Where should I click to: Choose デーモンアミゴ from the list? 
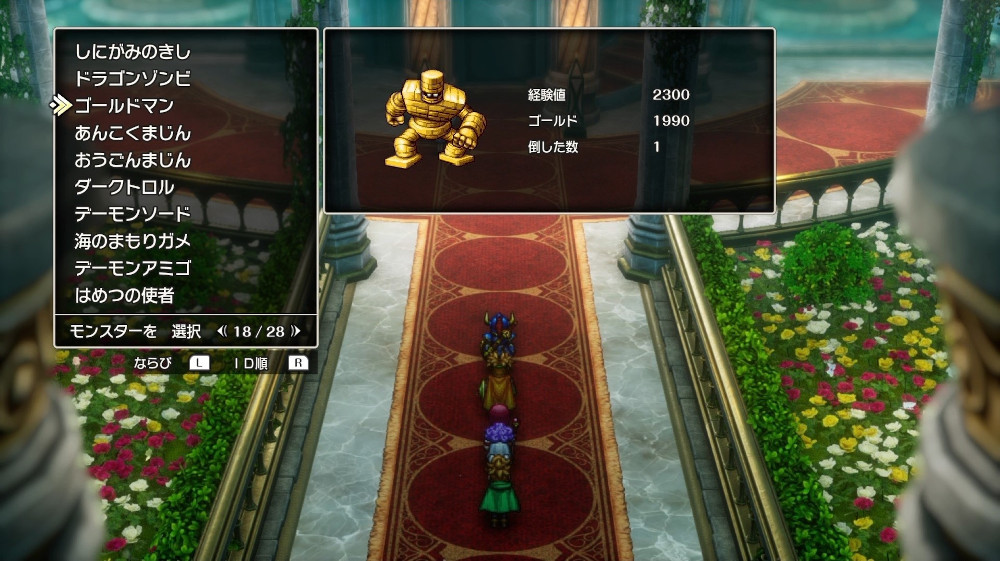click(132, 268)
